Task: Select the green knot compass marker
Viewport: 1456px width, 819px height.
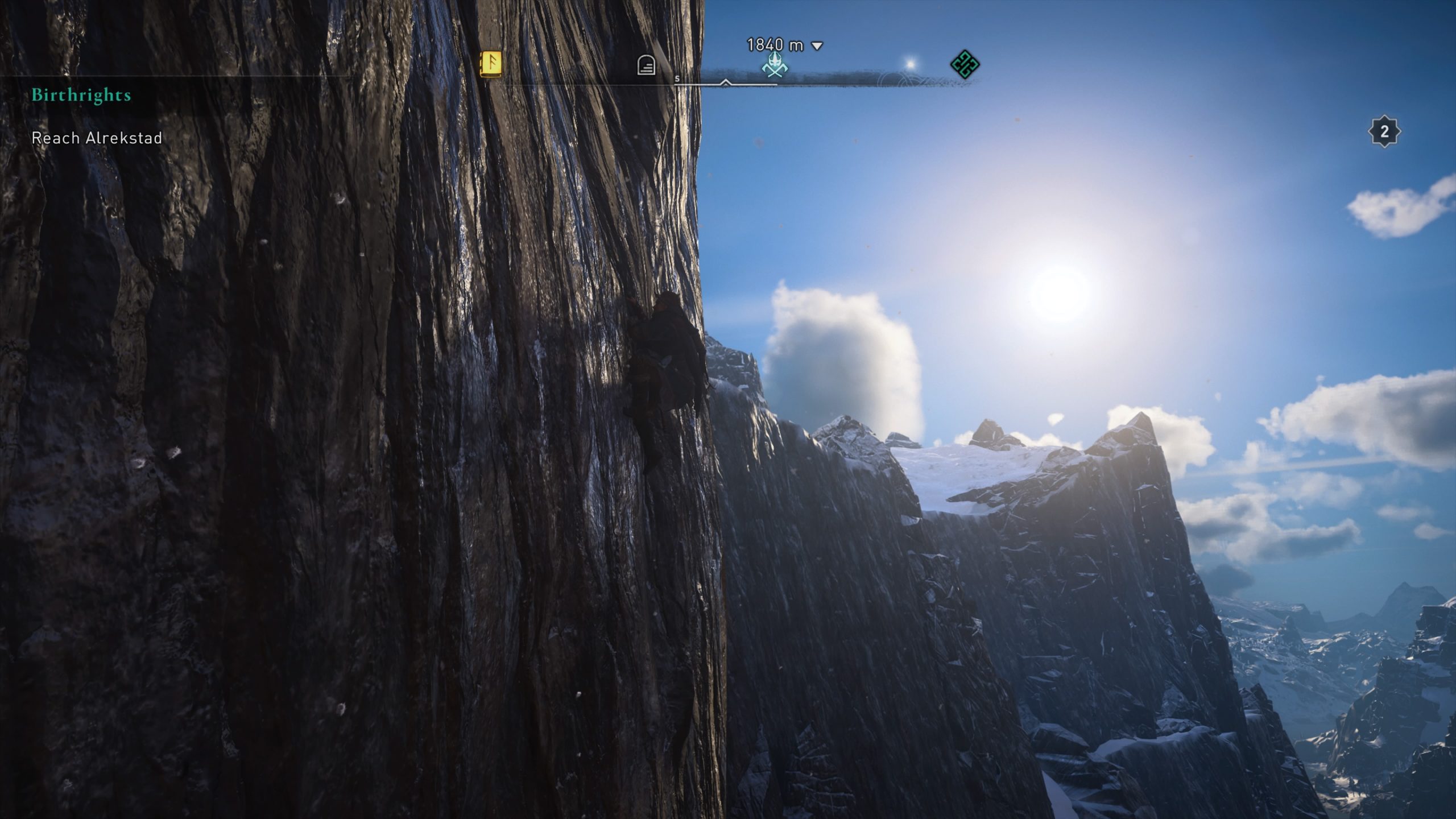Action: (965, 64)
